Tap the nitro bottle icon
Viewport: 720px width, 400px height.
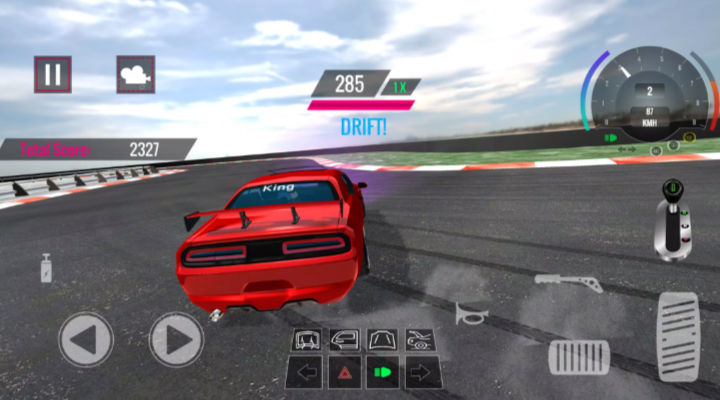click(x=46, y=268)
